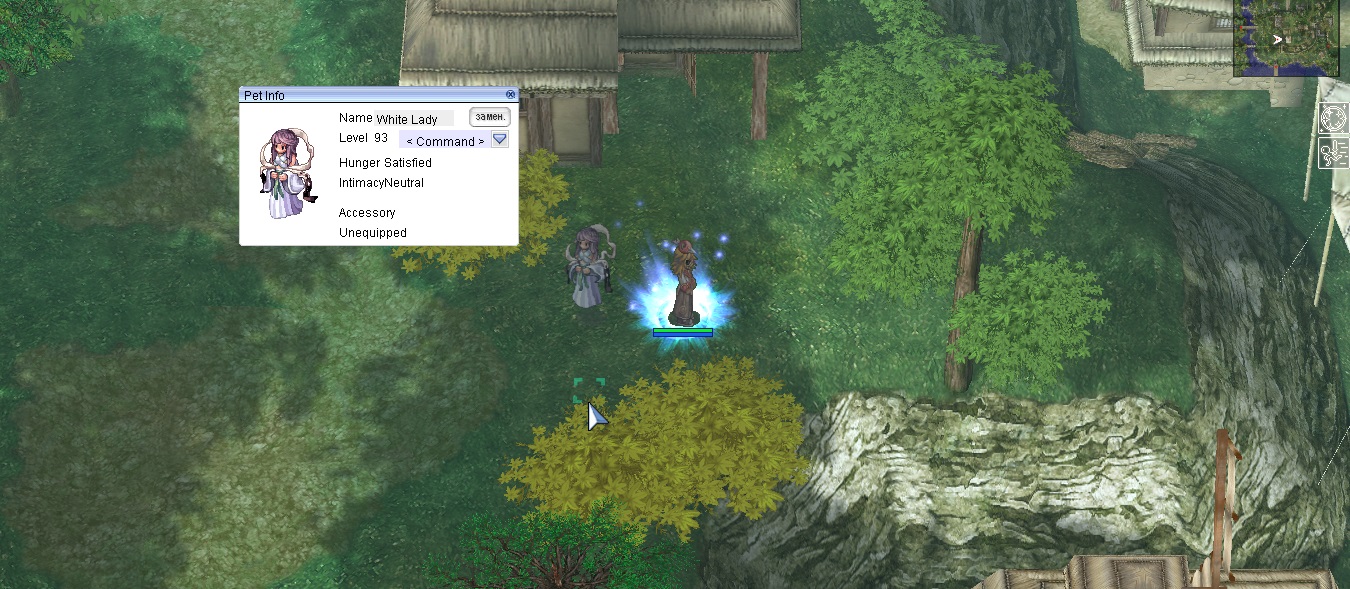Click the Pet Info title bar
The image size is (1350, 589).
[370, 95]
